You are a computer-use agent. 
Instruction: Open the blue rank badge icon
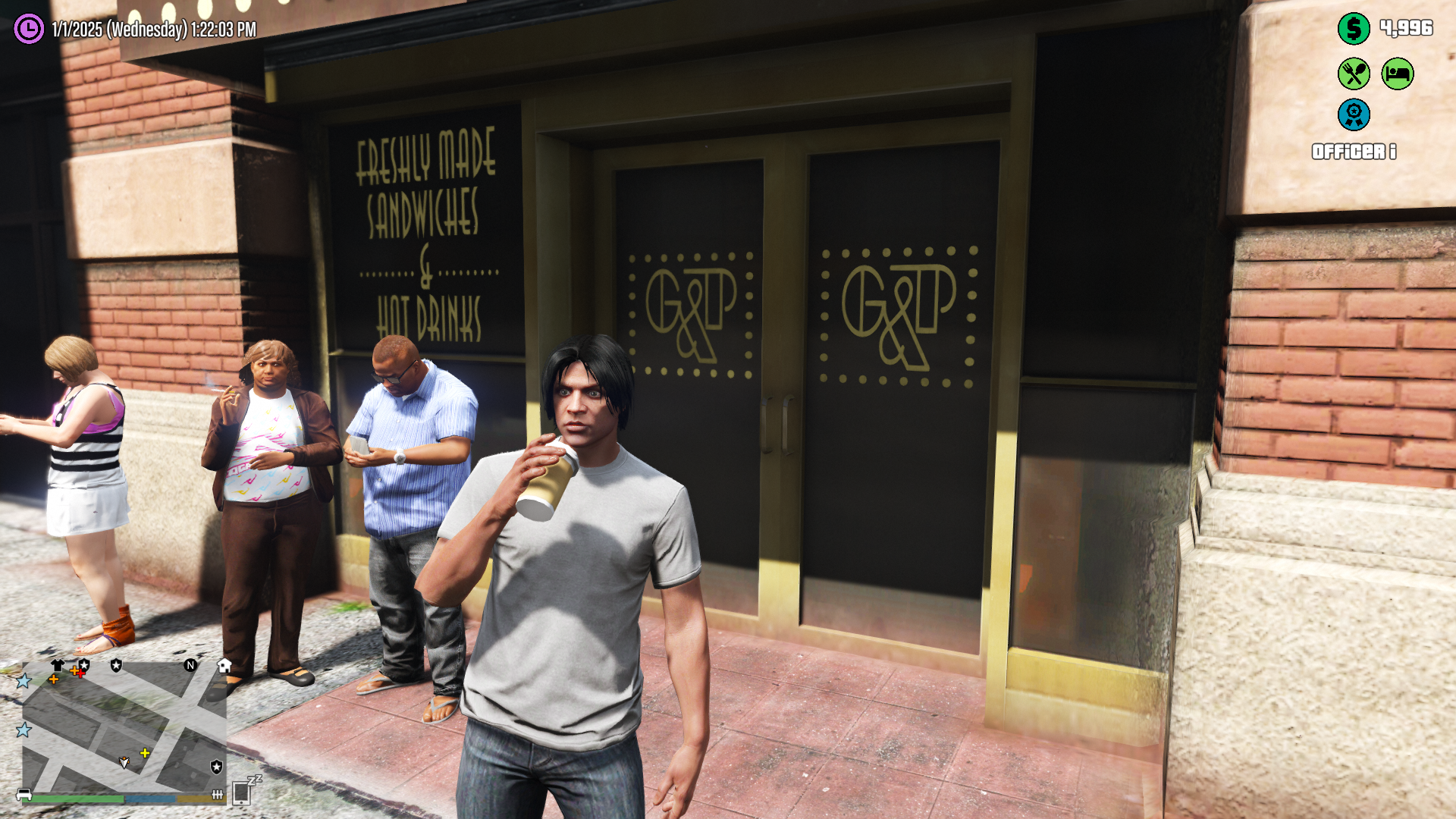(1354, 115)
